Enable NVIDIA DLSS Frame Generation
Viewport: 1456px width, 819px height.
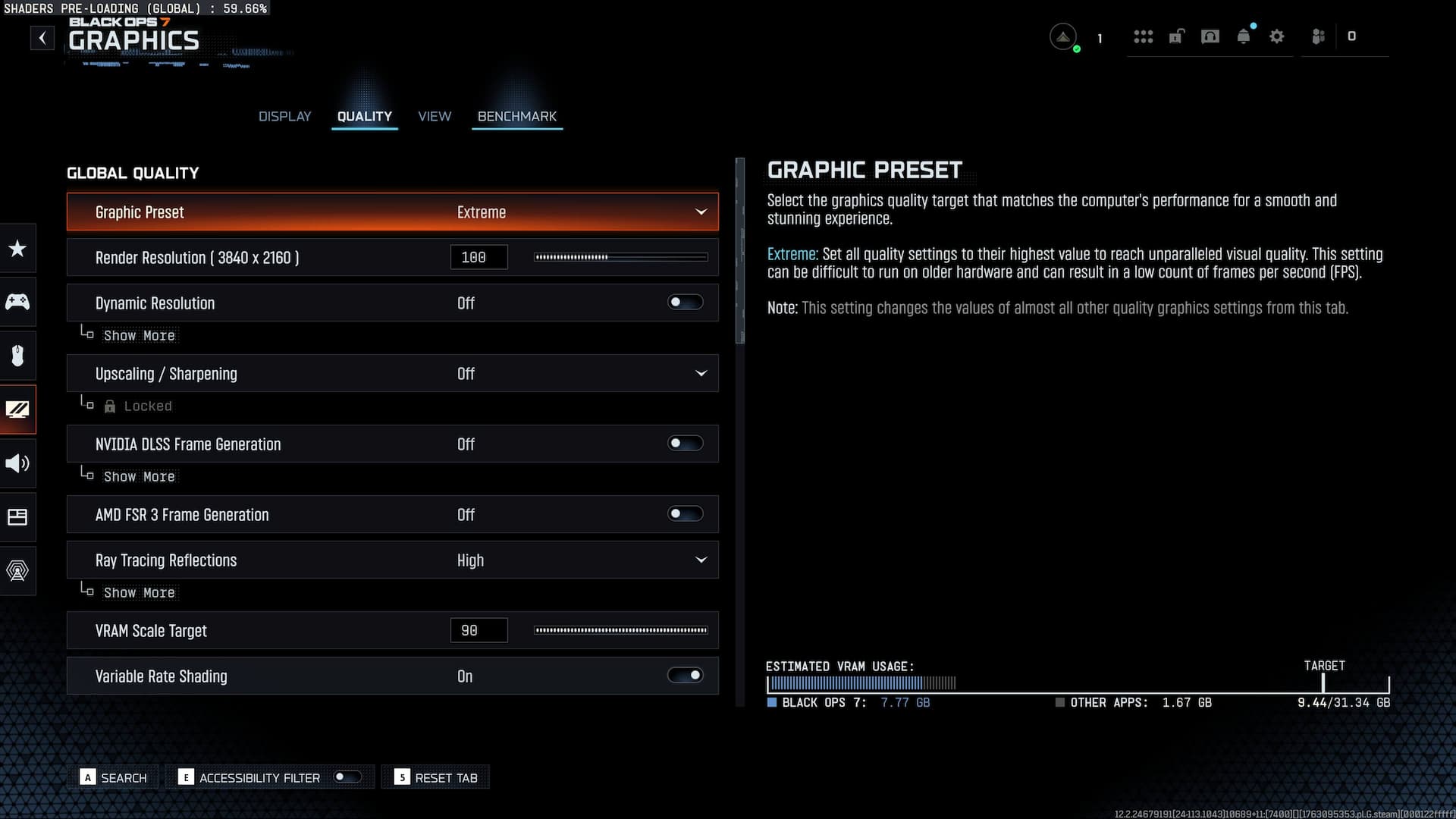point(685,444)
